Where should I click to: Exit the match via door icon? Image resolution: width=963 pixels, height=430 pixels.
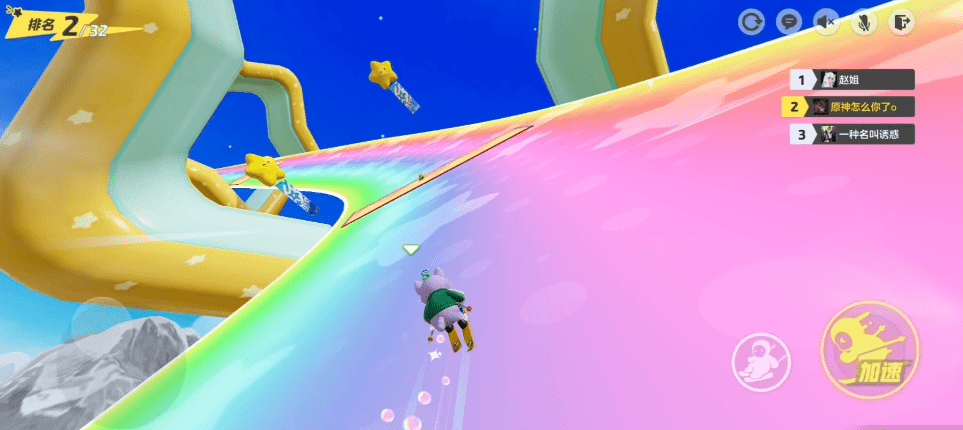(901, 22)
